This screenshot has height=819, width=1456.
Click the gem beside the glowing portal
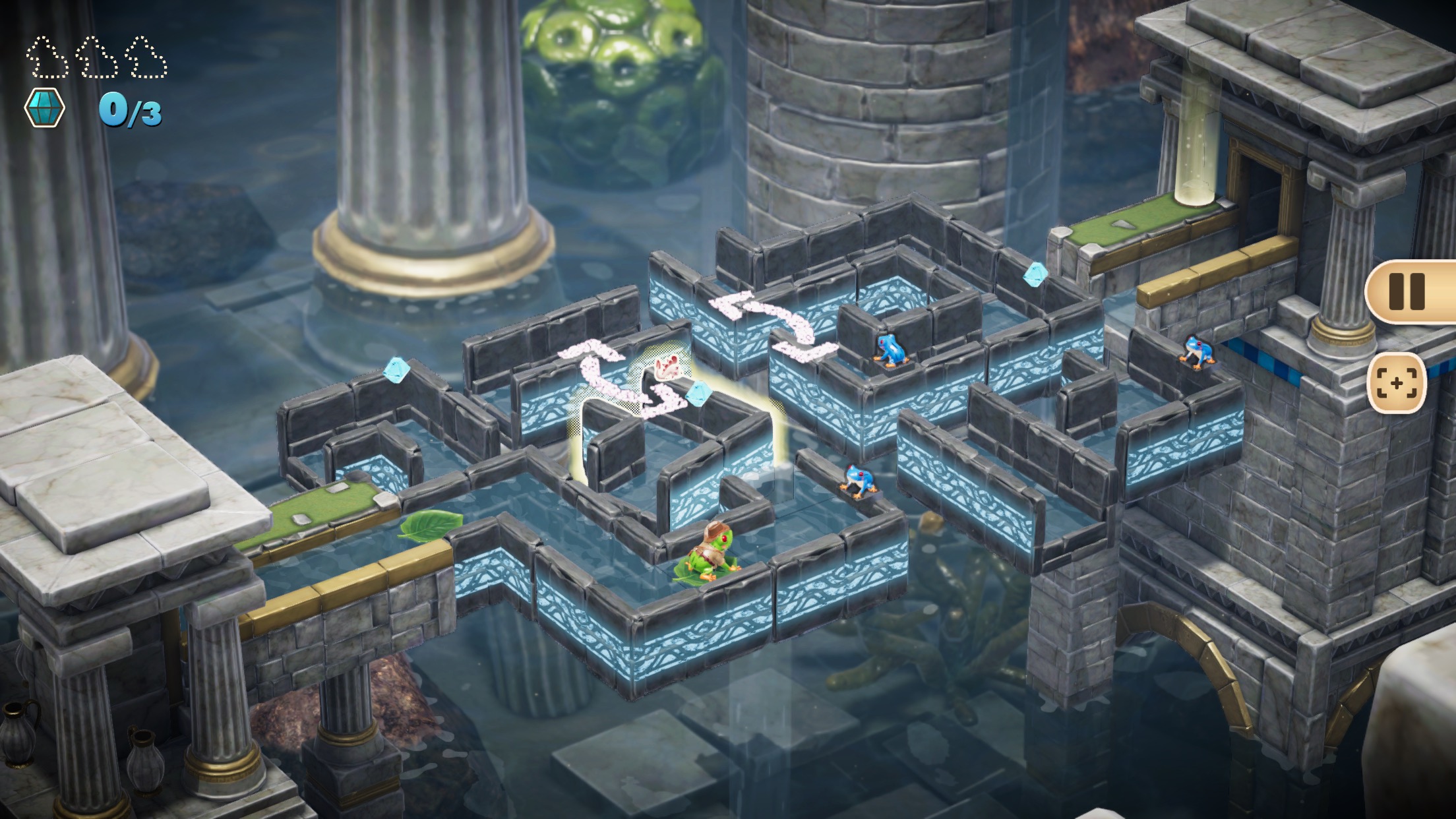699,396
